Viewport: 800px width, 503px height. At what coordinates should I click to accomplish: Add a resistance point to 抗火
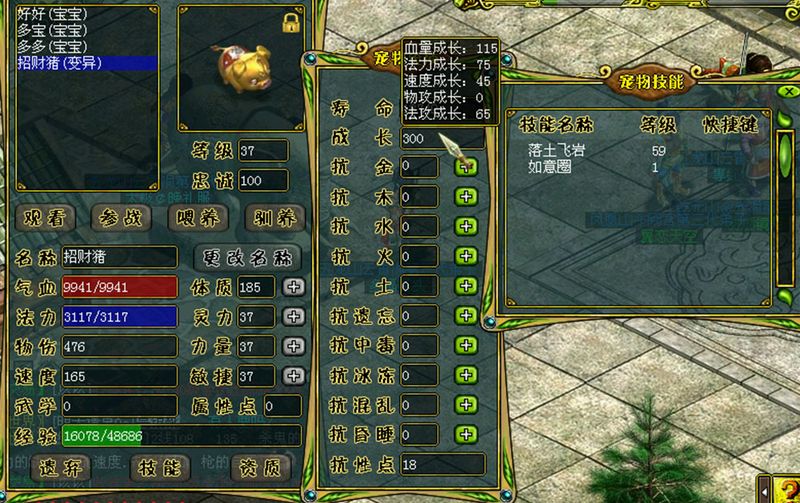click(x=465, y=257)
